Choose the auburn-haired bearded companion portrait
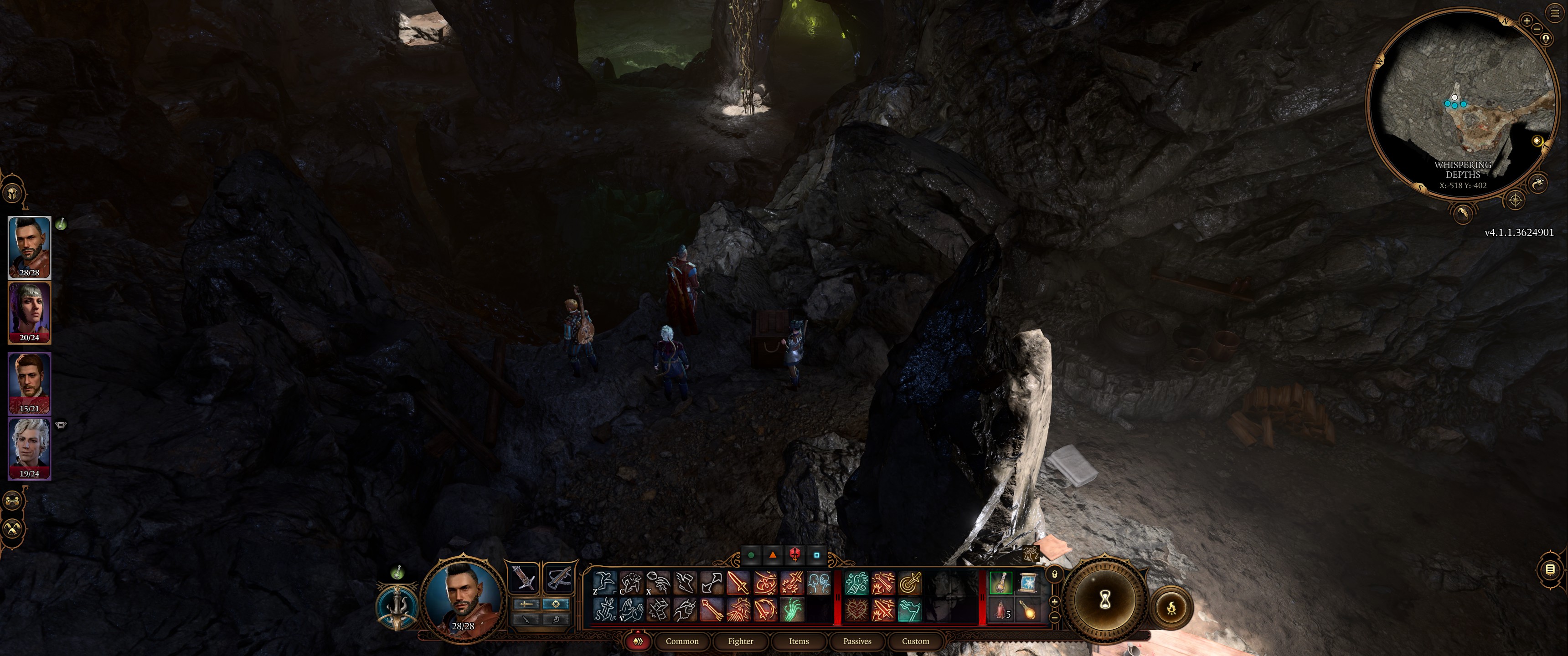Screen dimensions: 1568x656 [x=29, y=384]
